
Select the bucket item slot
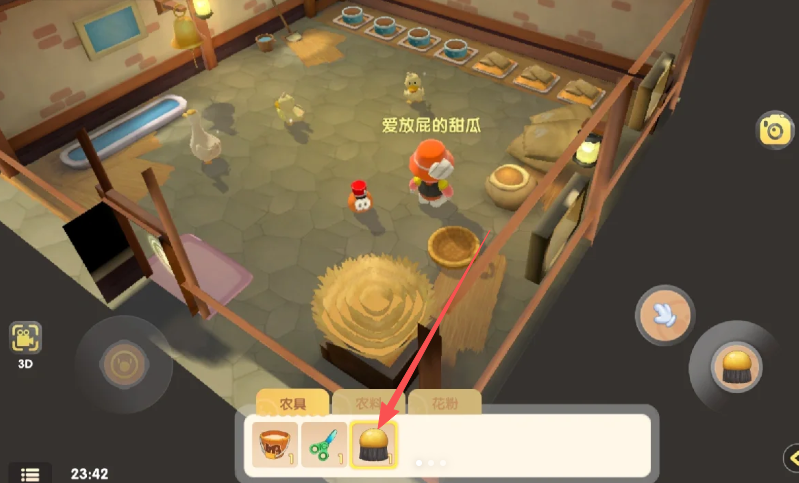coord(273,445)
